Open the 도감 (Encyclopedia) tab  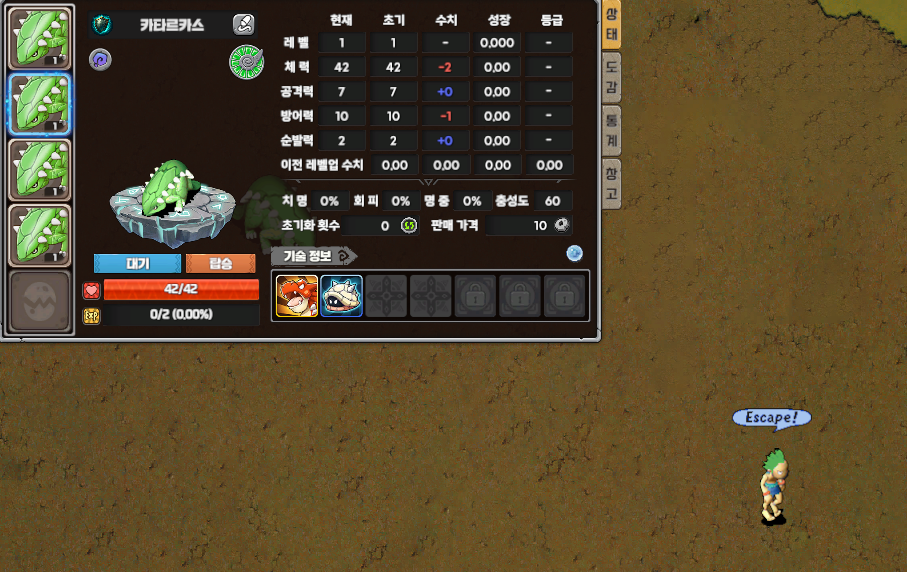pyautogui.click(x=611, y=78)
